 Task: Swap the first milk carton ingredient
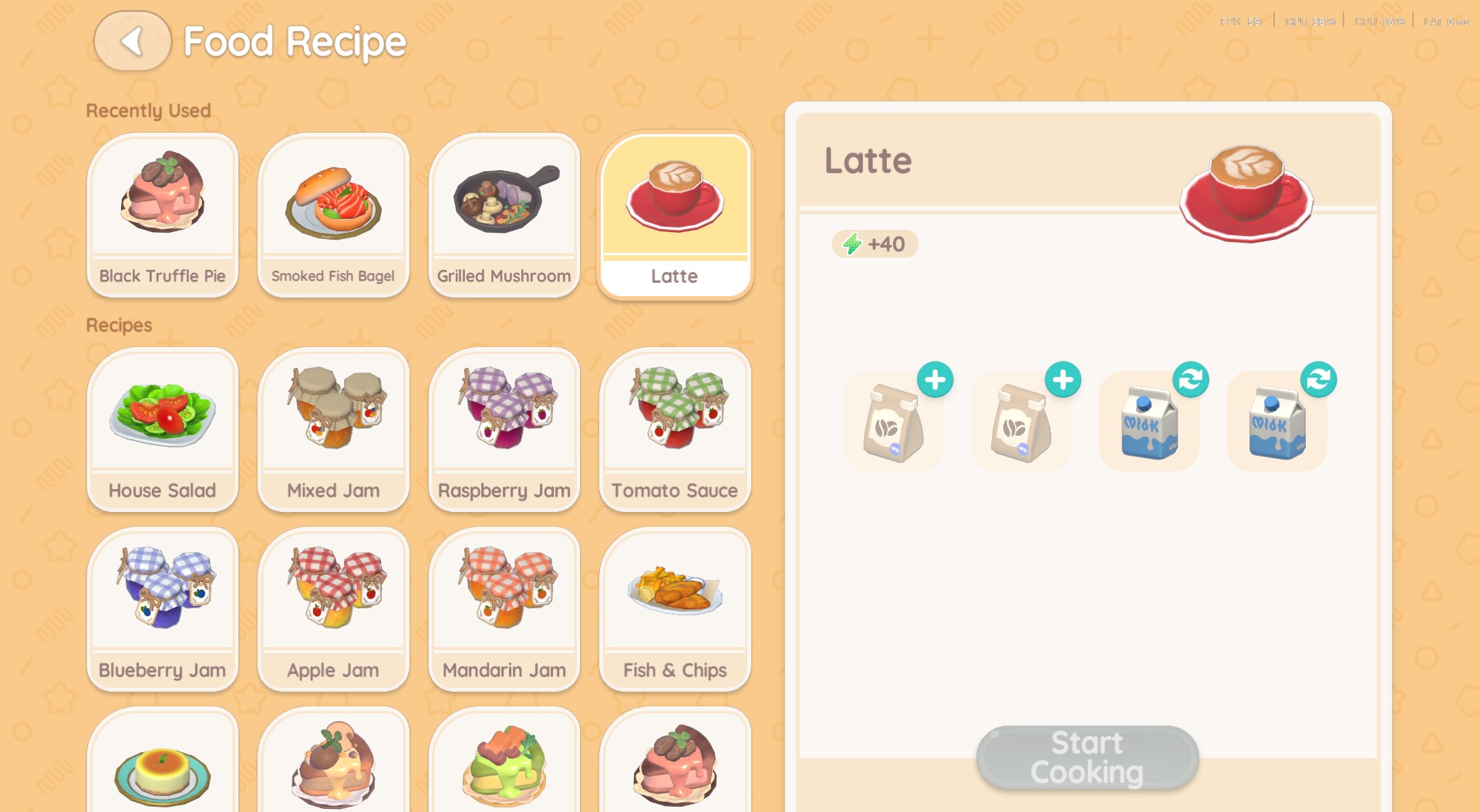coord(1191,379)
